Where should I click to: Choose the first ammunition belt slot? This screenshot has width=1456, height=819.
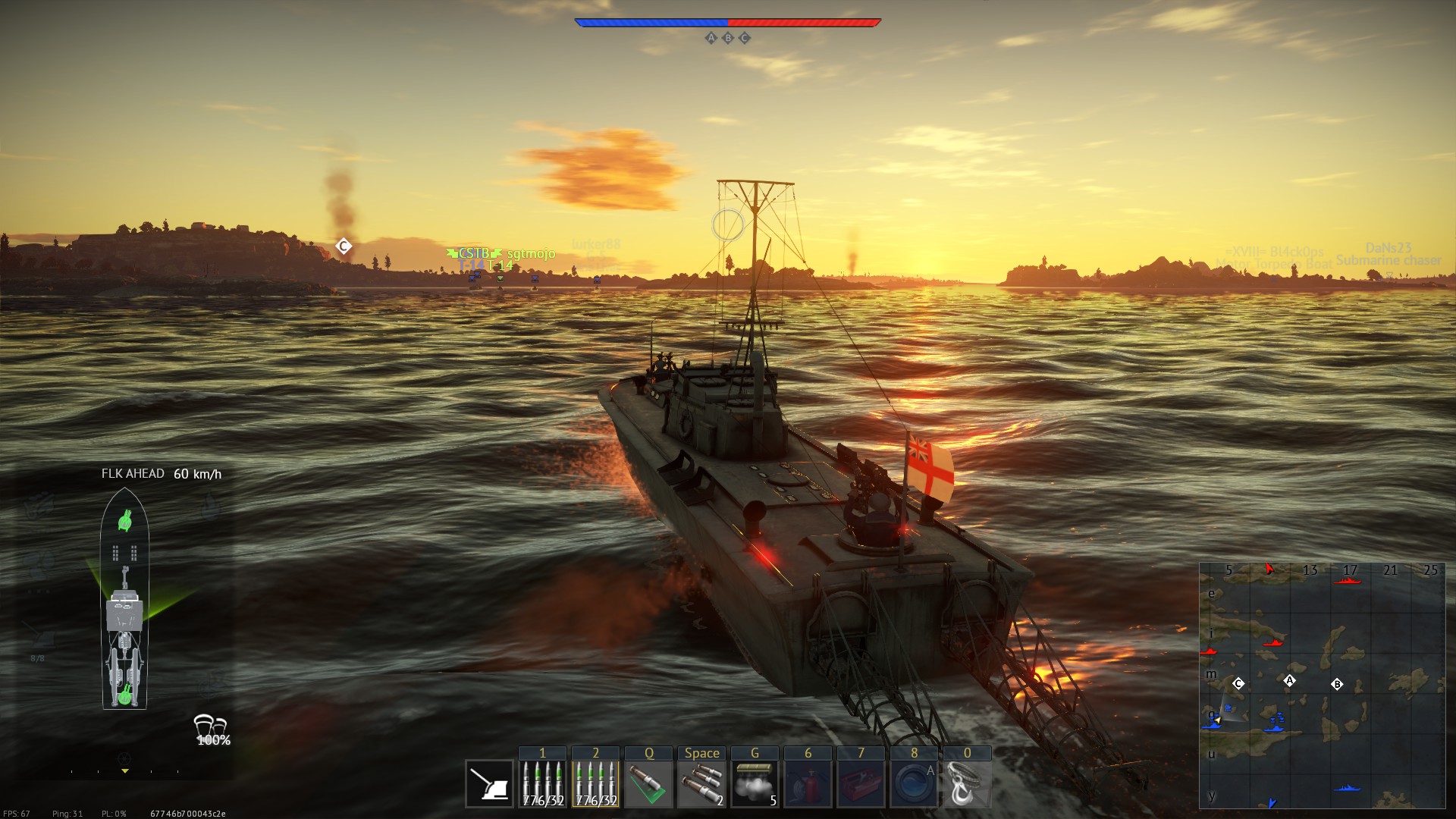tap(542, 784)
